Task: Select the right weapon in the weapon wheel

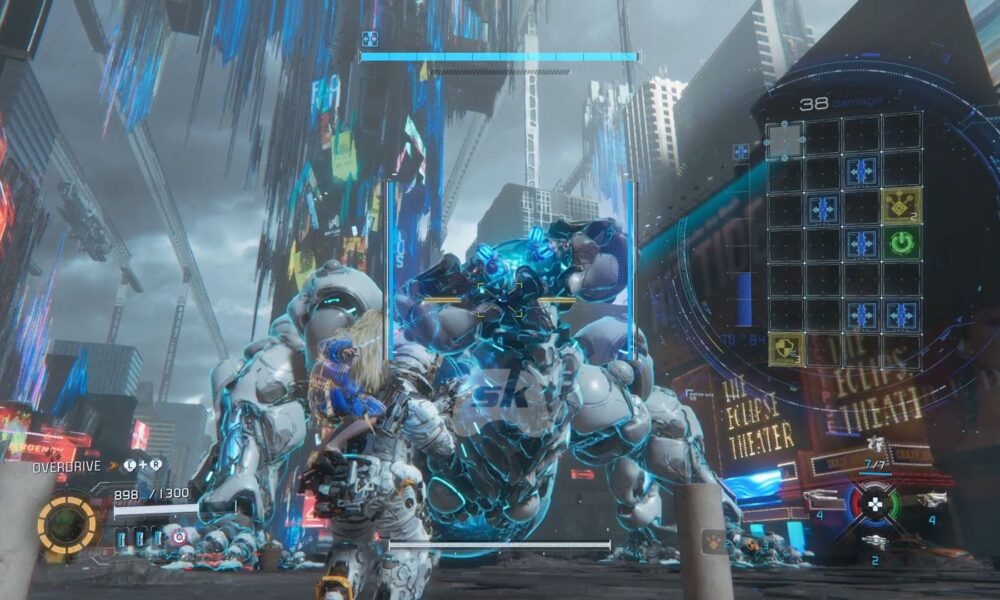Action: pos(931,499)
